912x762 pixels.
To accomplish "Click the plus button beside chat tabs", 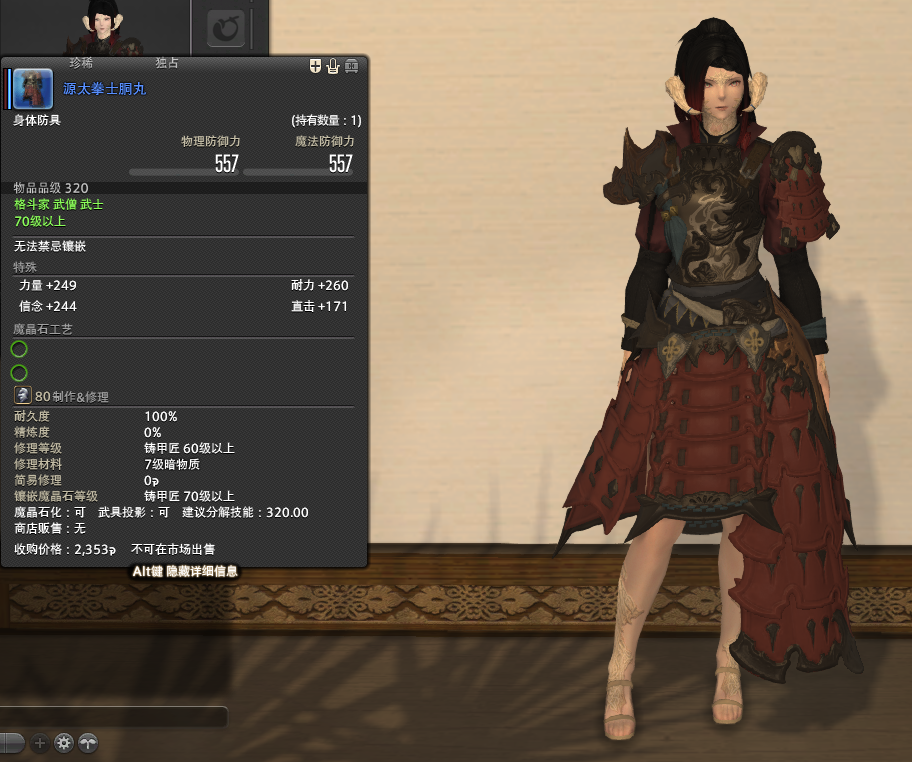I will [x=40, y=743].
